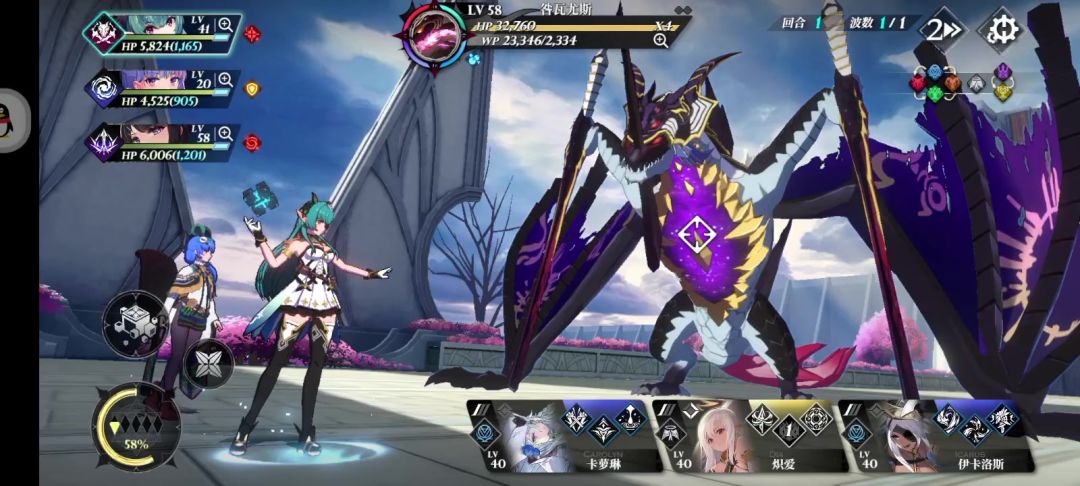Screen dimensions: 1080x486
Task: Select the dark-haired level 58 ally portrait
Action: tap(160, 136)
